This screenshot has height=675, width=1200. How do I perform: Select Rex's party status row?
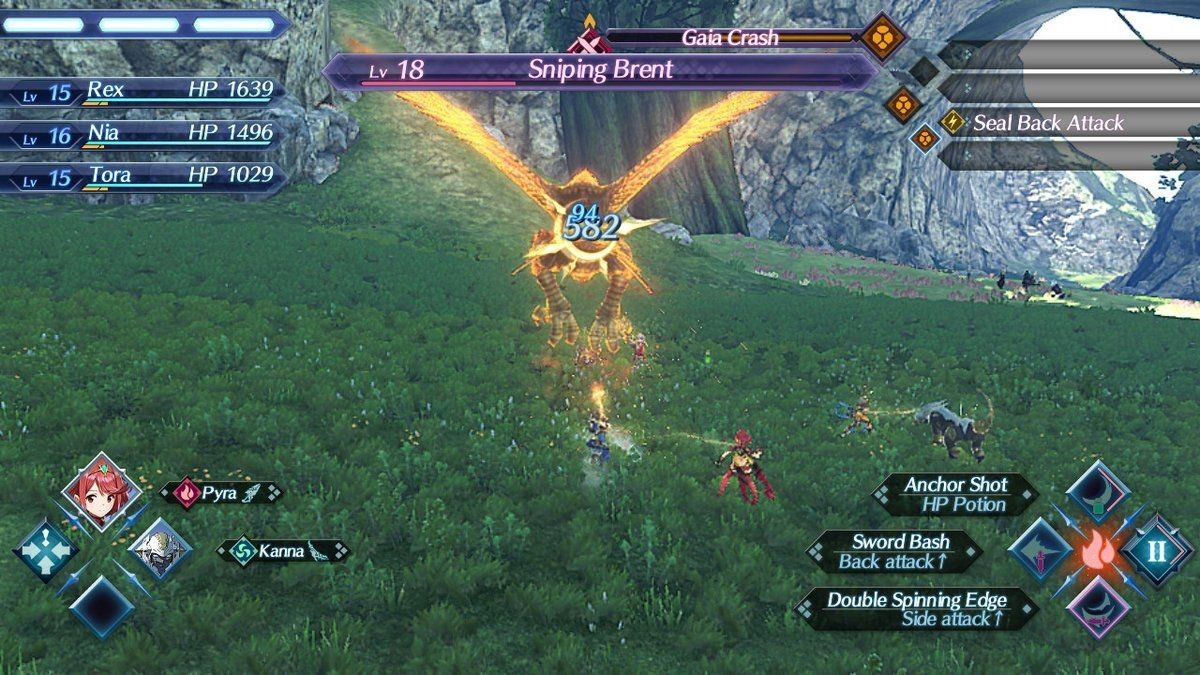pos(145,91)
